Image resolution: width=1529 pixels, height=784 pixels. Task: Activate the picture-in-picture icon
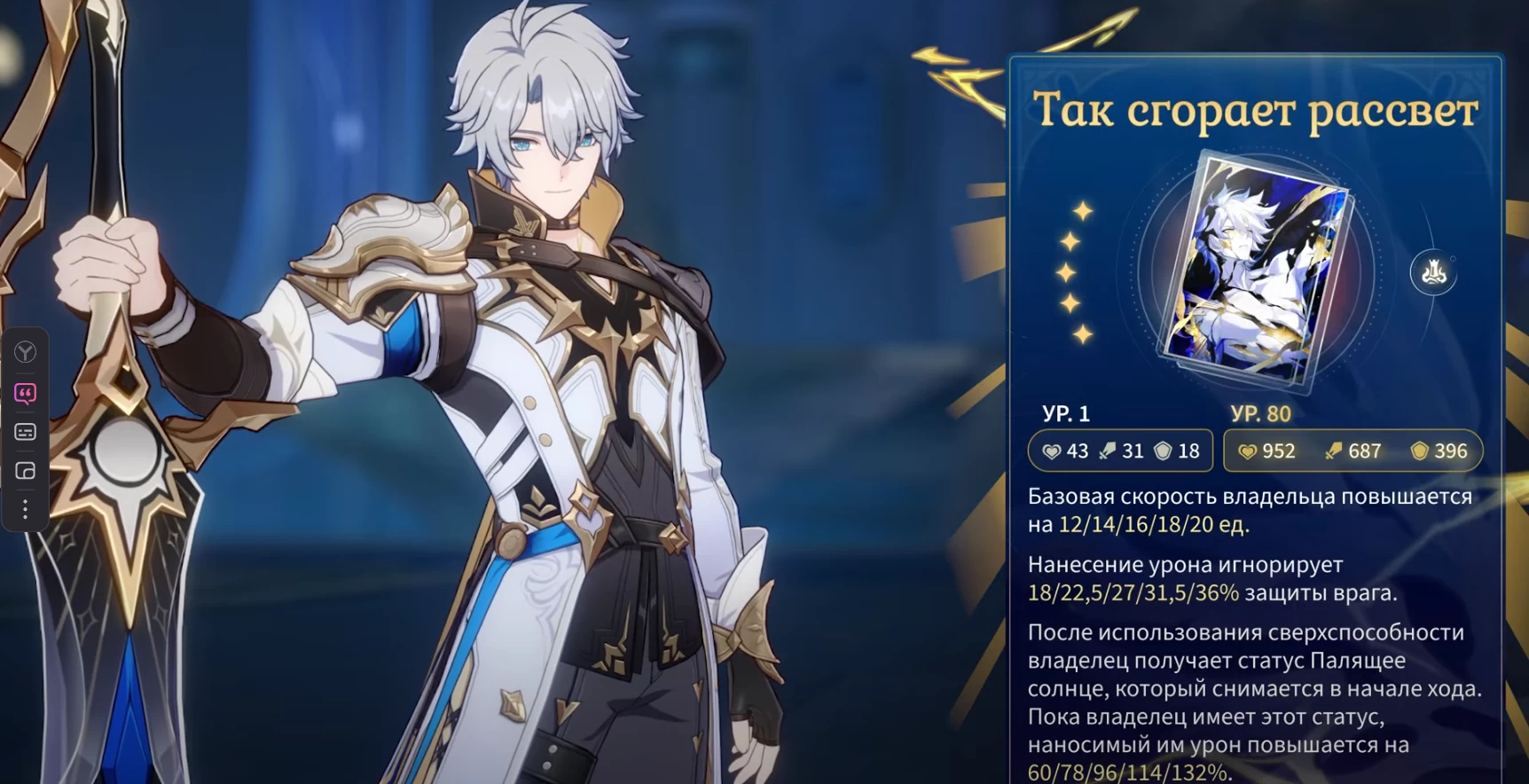25,471
